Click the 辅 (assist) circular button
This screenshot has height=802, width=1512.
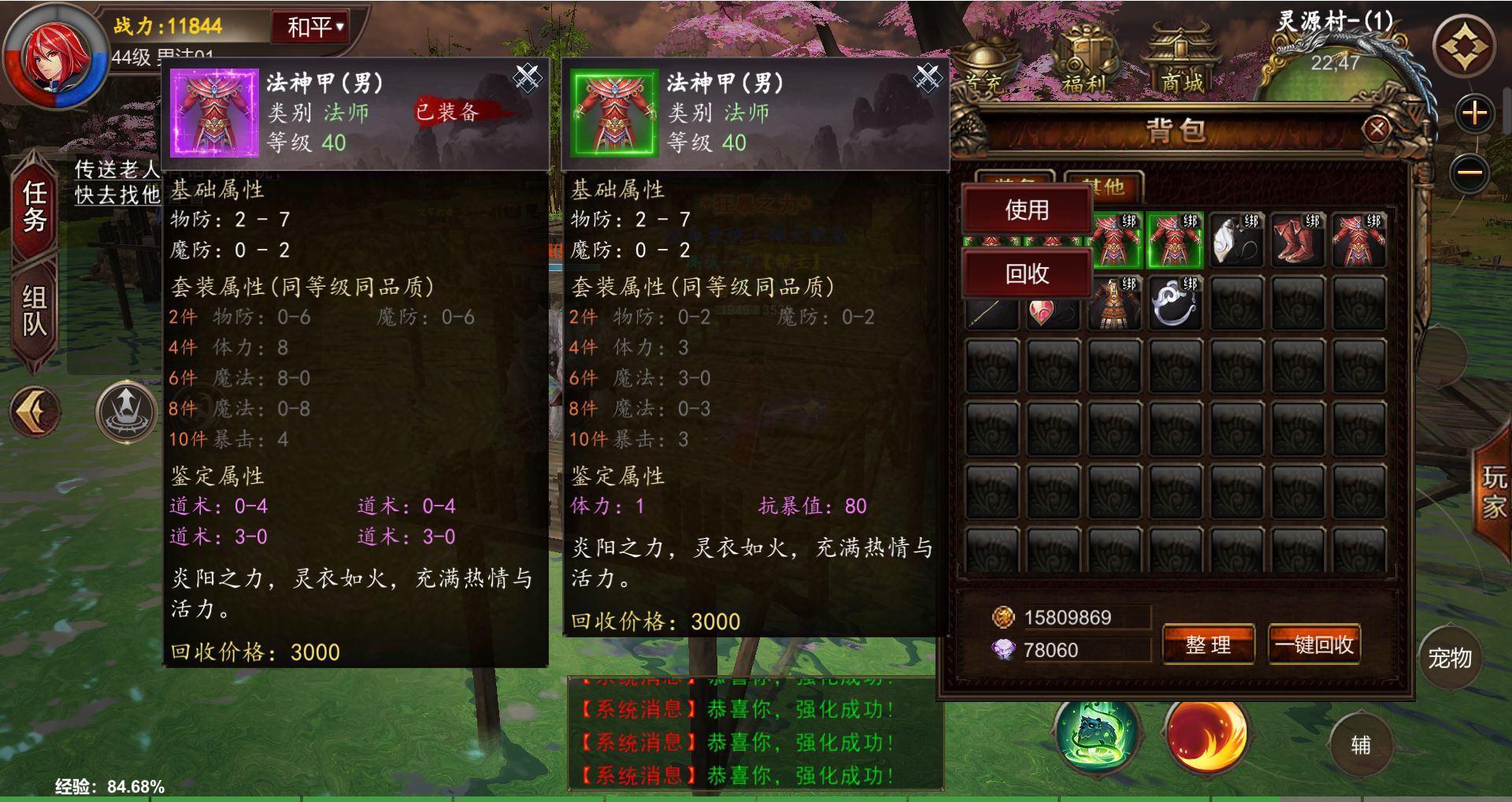pos(1362,744)
